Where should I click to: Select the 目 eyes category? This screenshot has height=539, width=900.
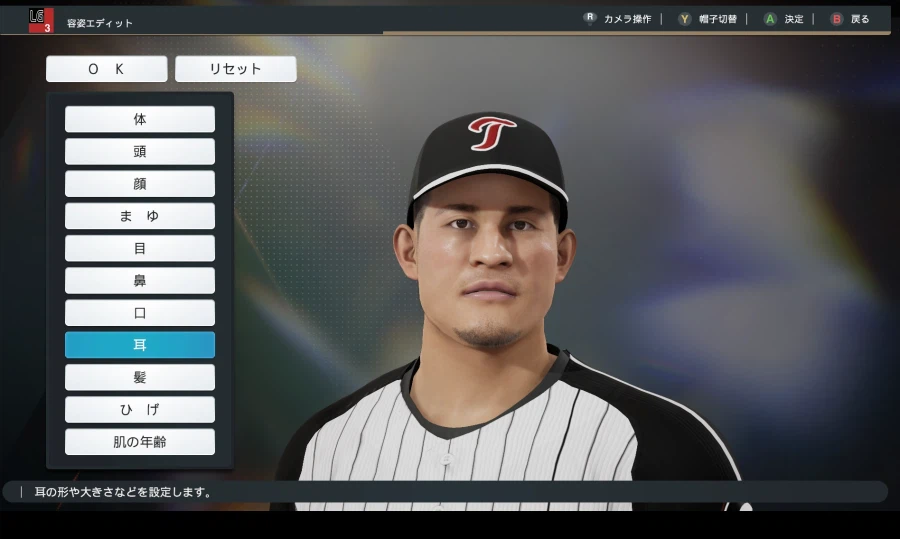click(x=140, y=248)
